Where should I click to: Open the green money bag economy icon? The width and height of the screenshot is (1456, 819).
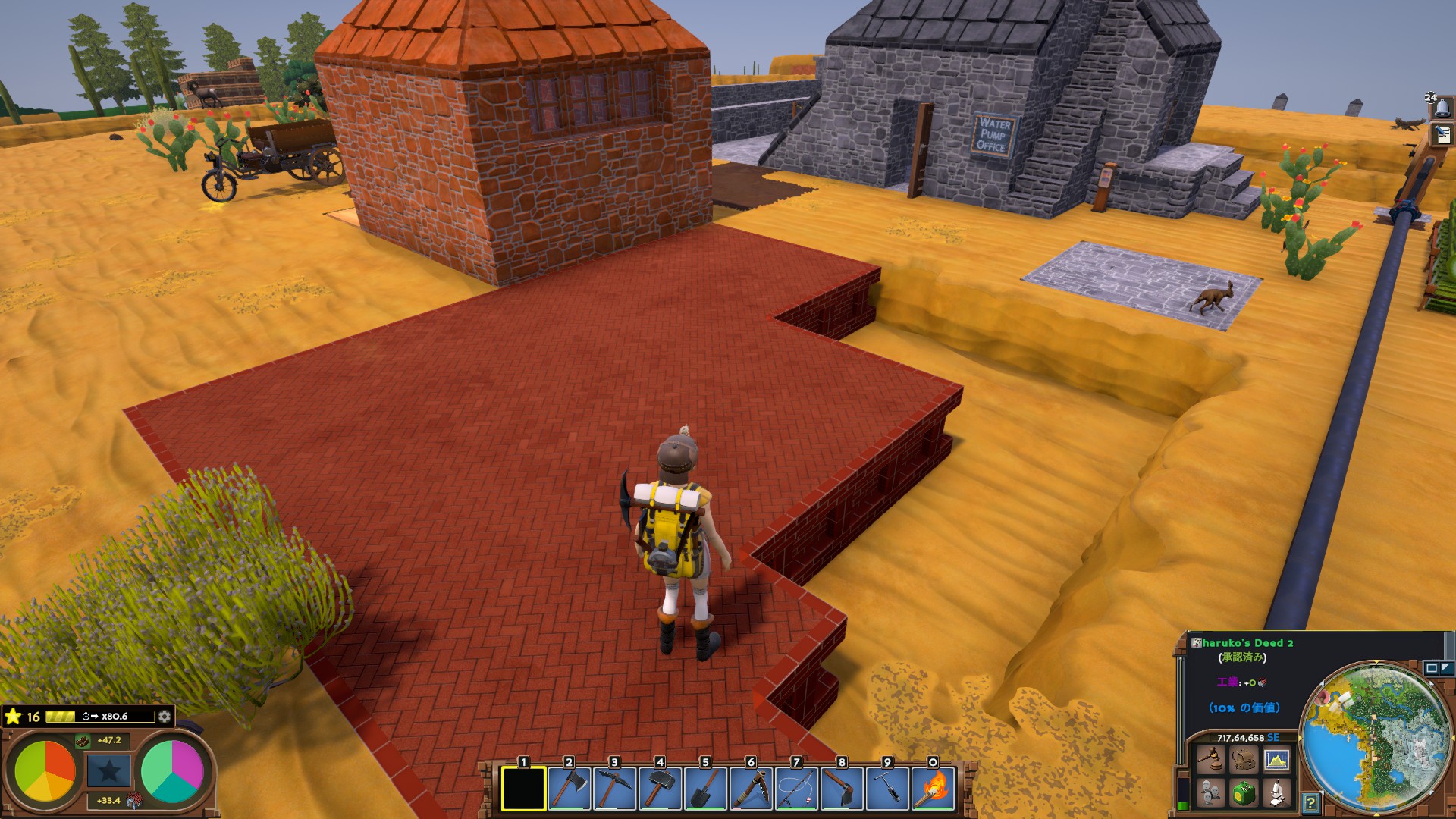point(1243,793)
